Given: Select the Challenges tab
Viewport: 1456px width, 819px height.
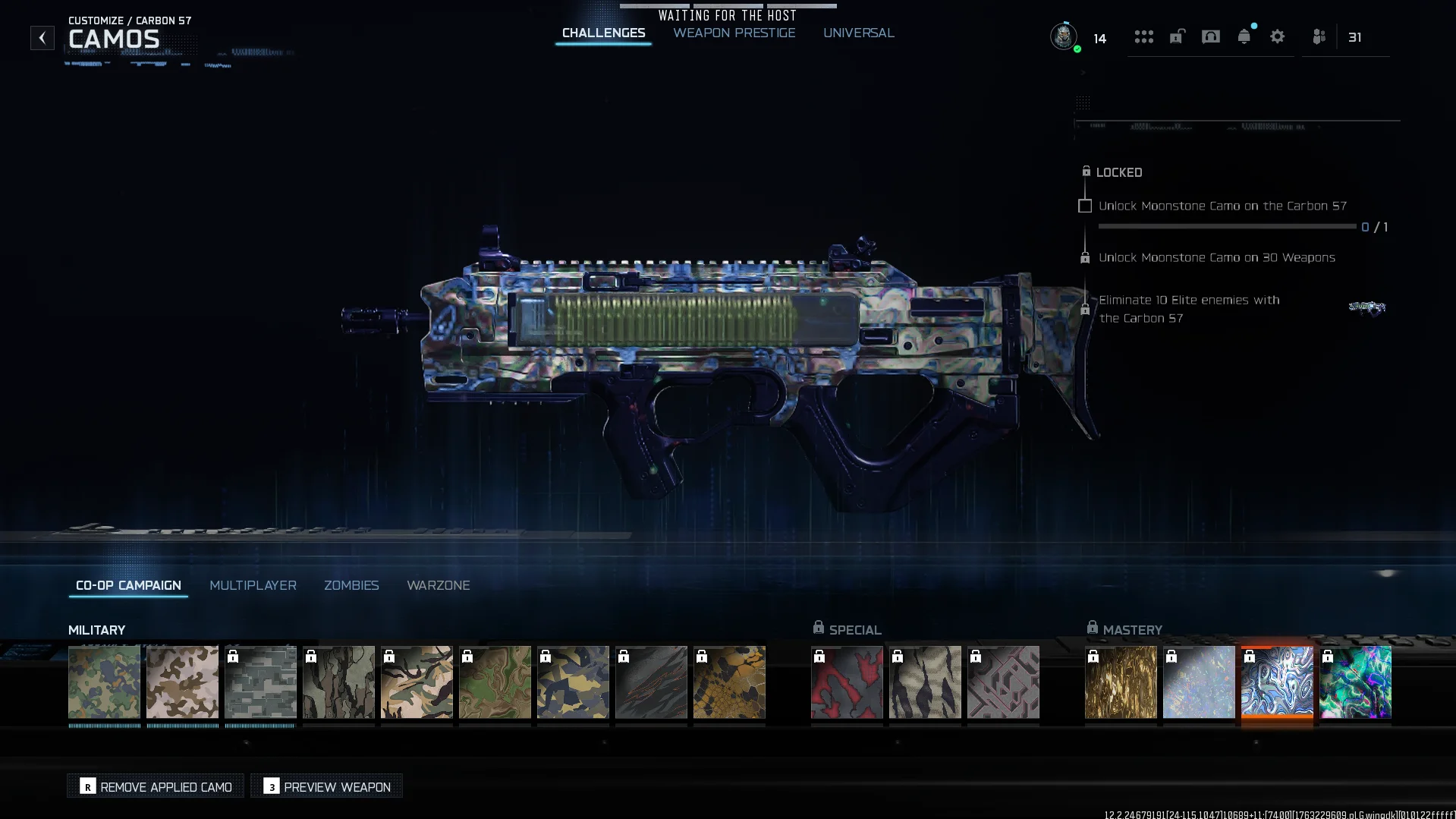Looking at the screenshot, I should [603, 33].
